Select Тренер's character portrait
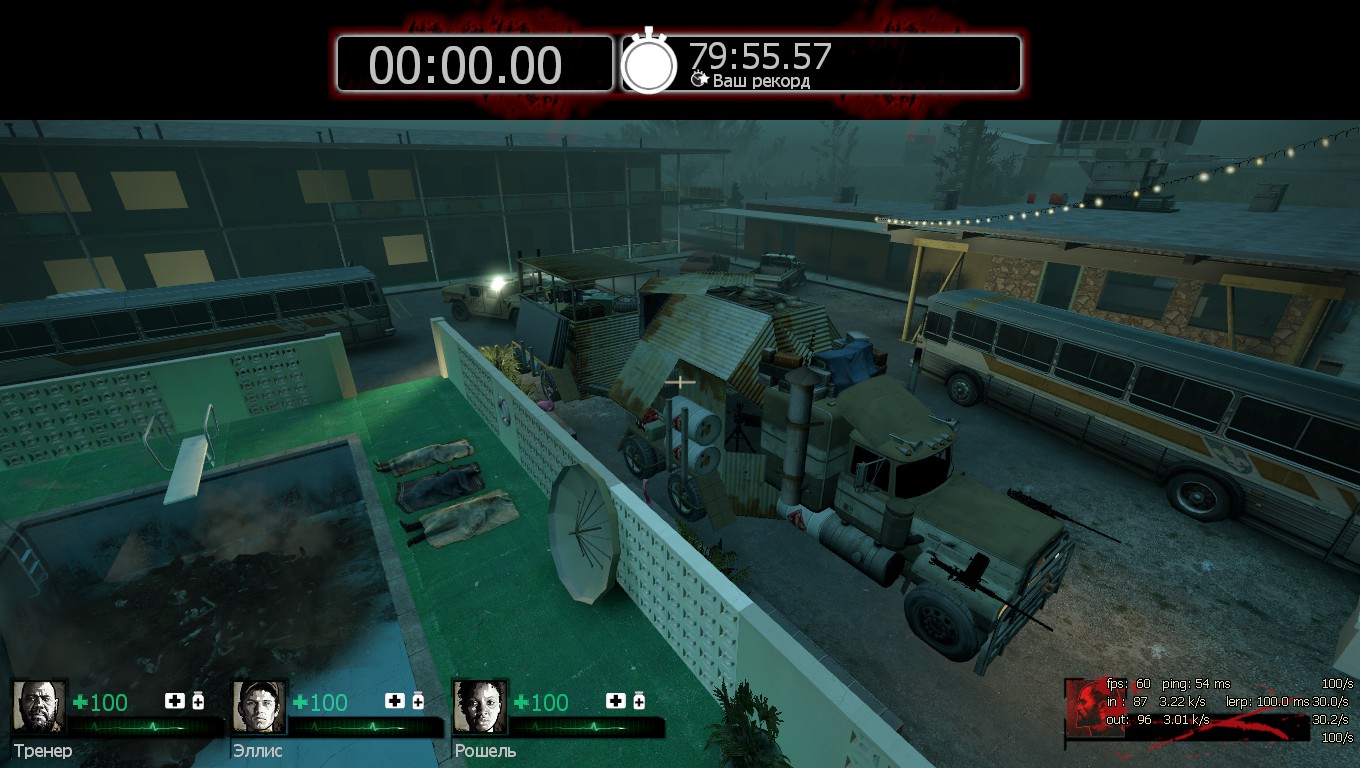The width and height of the screenshot is (1360, 768). [x=39, y=707]
